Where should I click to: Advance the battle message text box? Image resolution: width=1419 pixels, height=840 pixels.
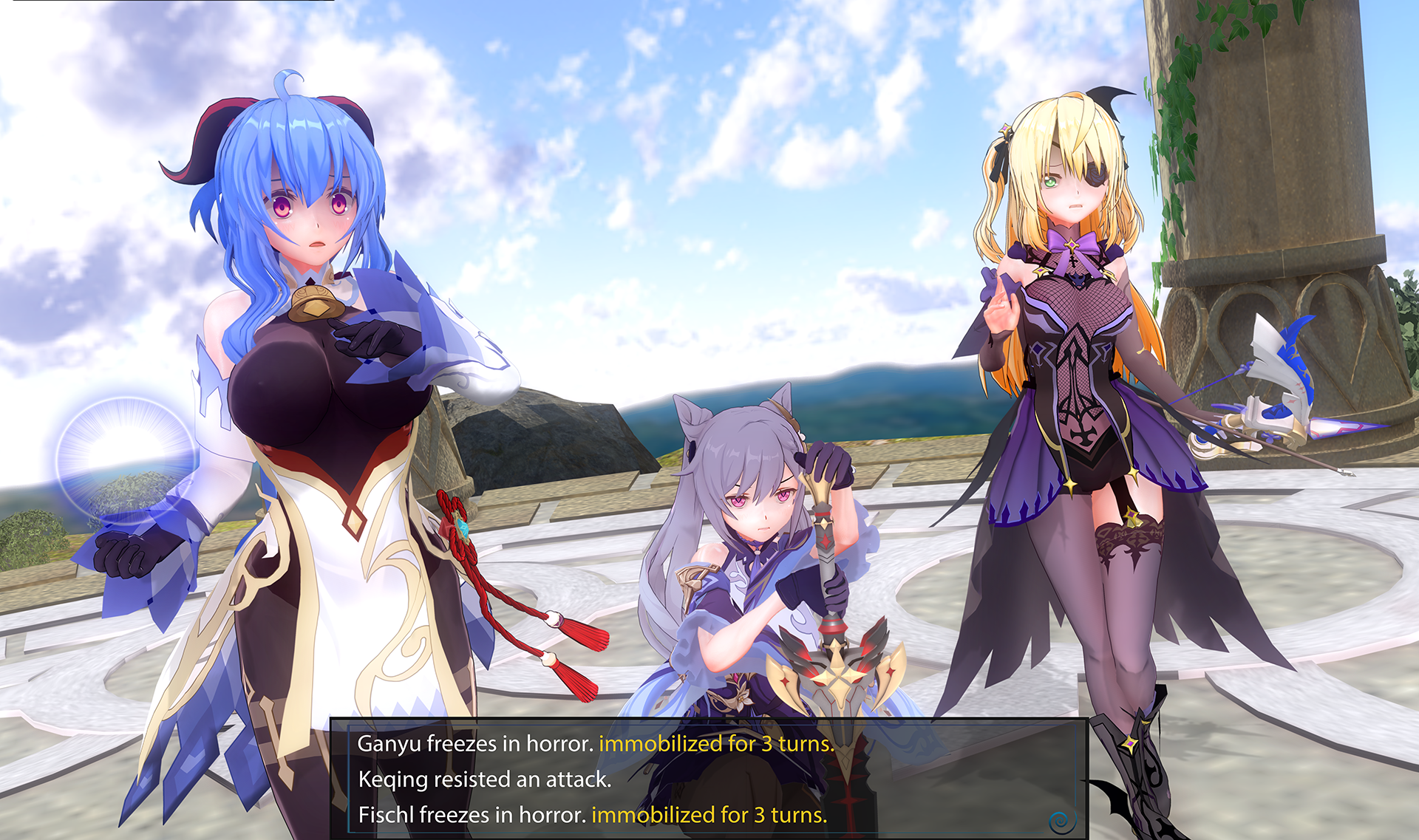[x=1062, y=820]
